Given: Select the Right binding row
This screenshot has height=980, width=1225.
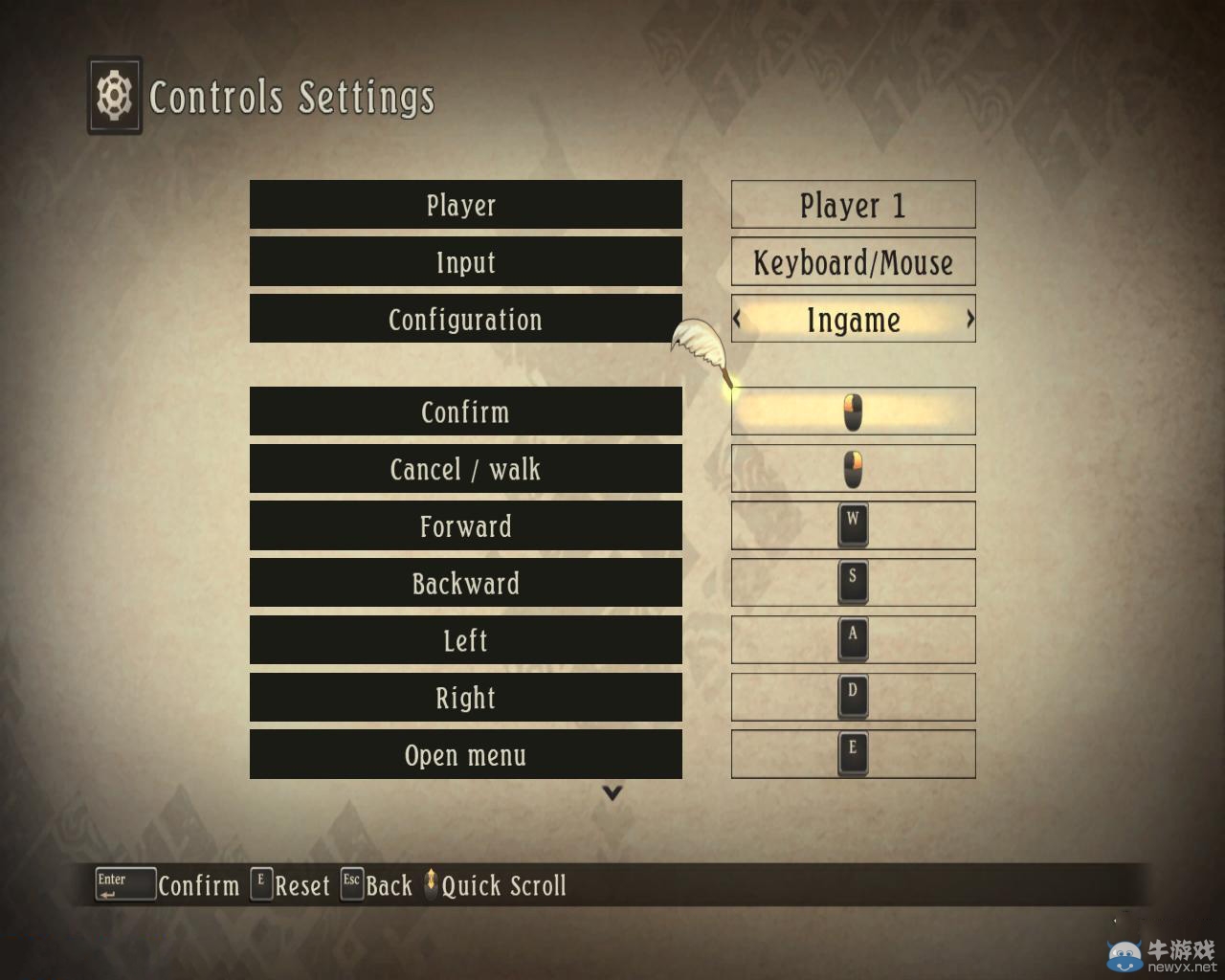Looking at the screenshot, I should point(465,698).
